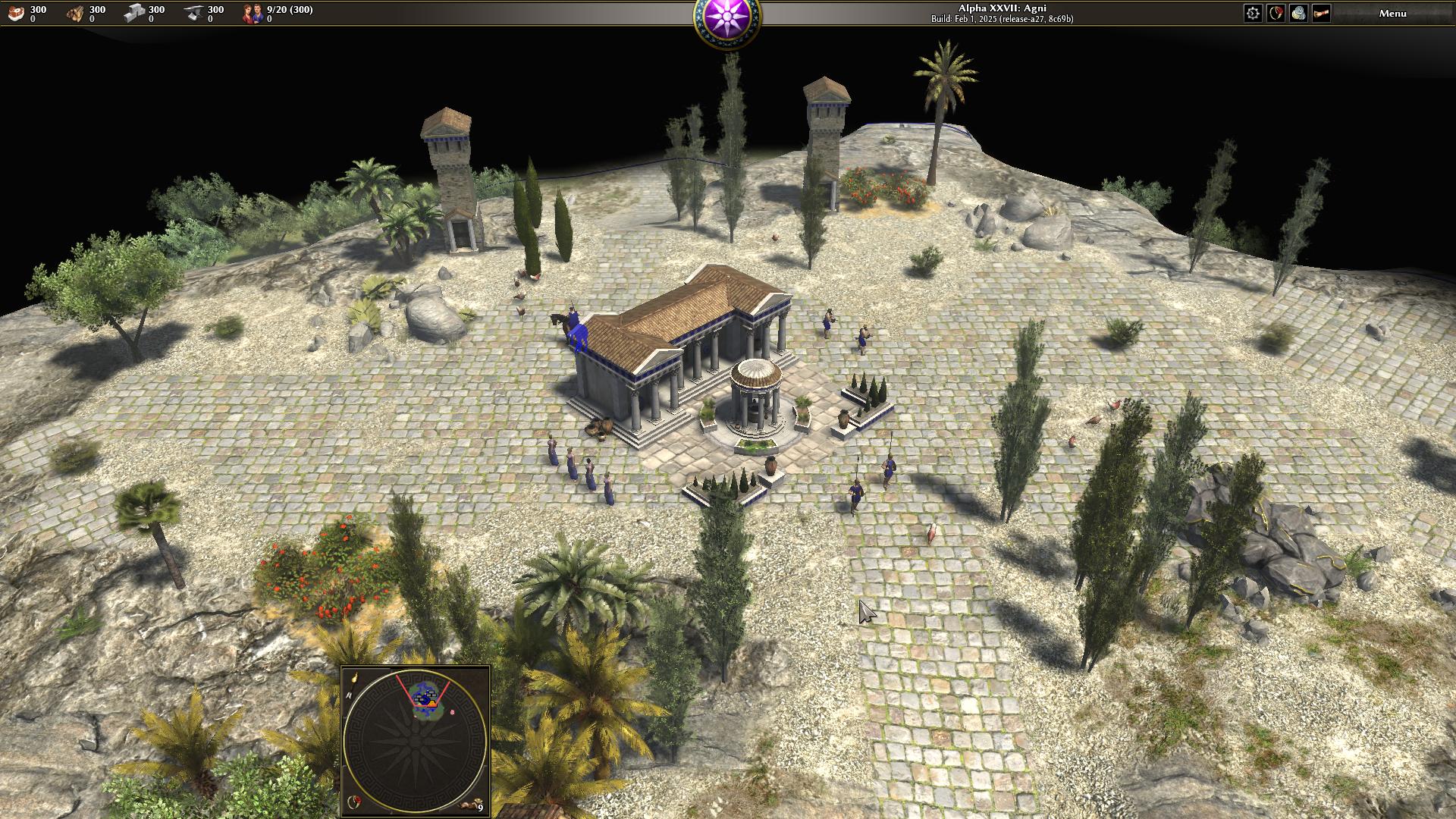Click the food resource icon
1456x819 pixels.
point(17,13)
